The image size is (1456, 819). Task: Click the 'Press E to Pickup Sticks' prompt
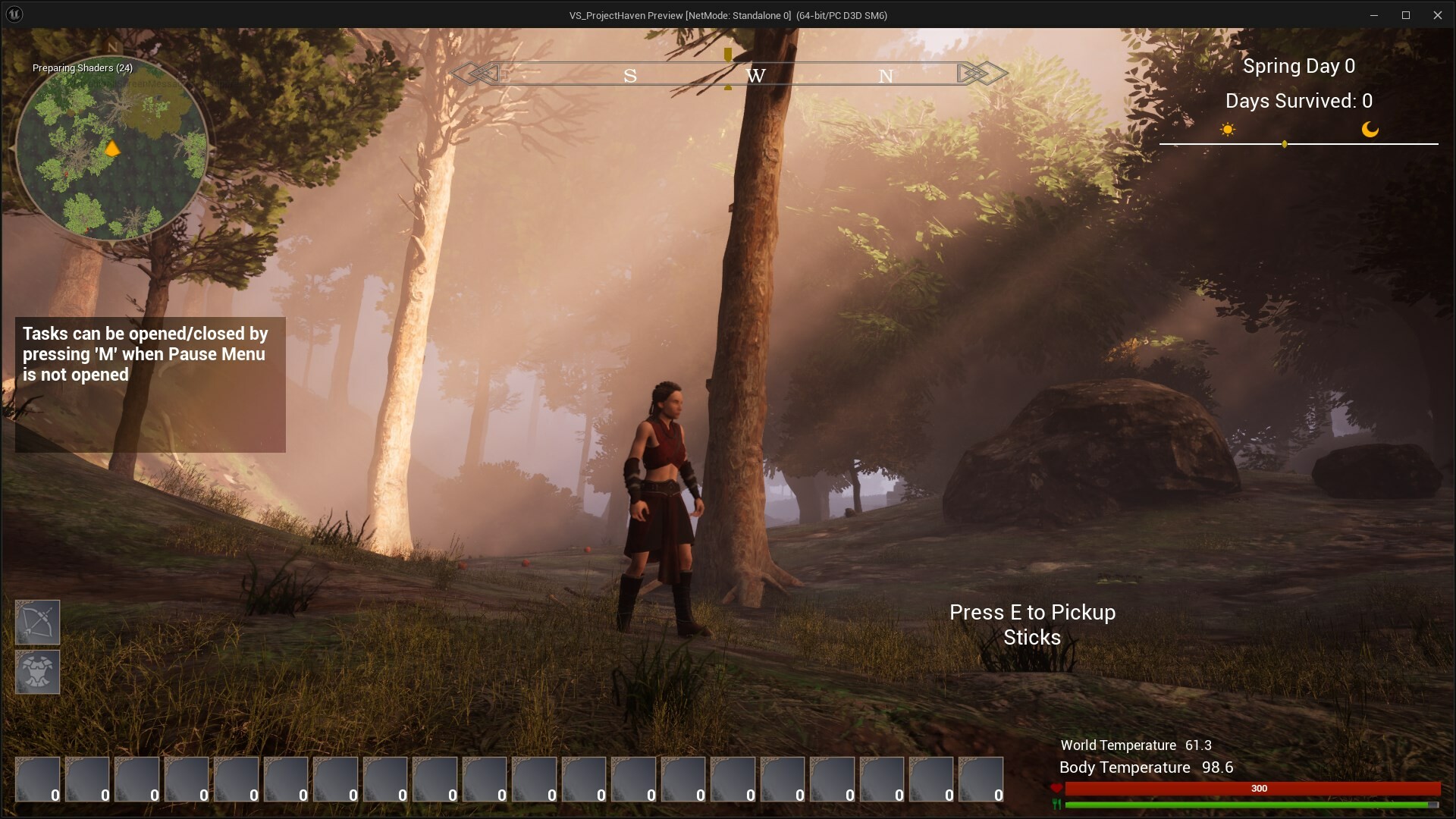(x=1033, y=624)
